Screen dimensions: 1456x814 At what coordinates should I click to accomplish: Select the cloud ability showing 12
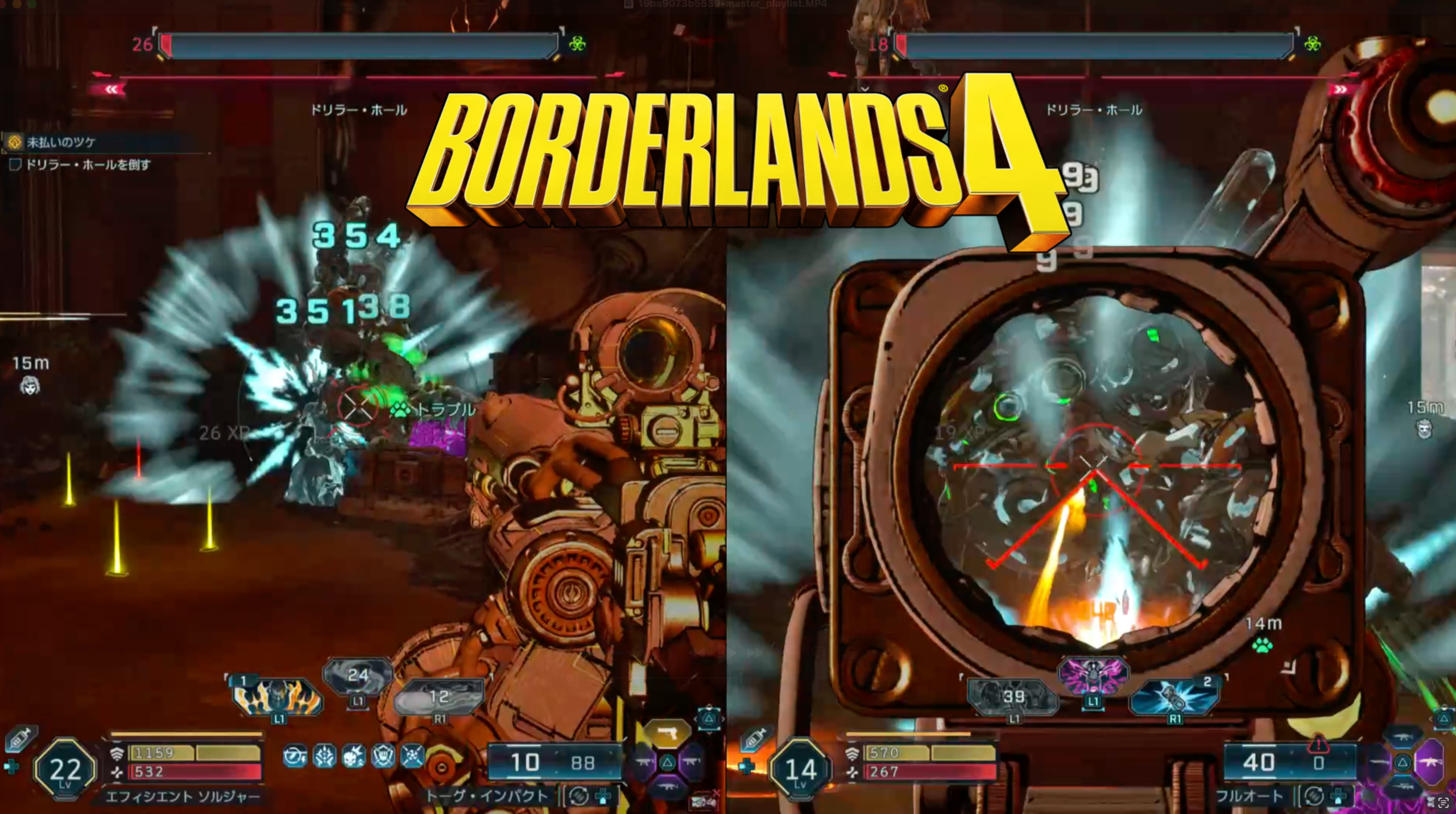pyautogui.click(x=439, y=697)
